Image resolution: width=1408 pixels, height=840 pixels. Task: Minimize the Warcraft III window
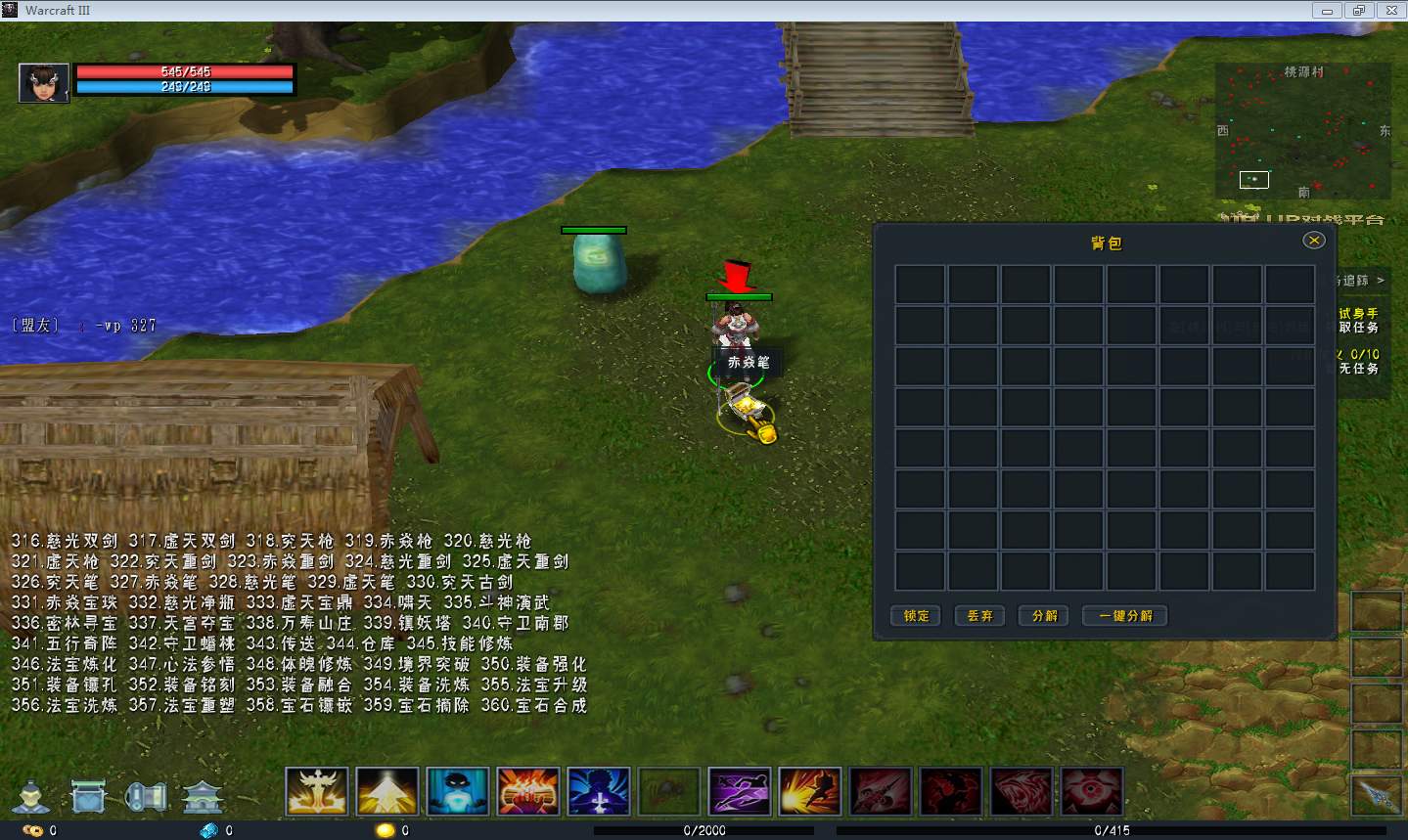tap(1327, 11)
